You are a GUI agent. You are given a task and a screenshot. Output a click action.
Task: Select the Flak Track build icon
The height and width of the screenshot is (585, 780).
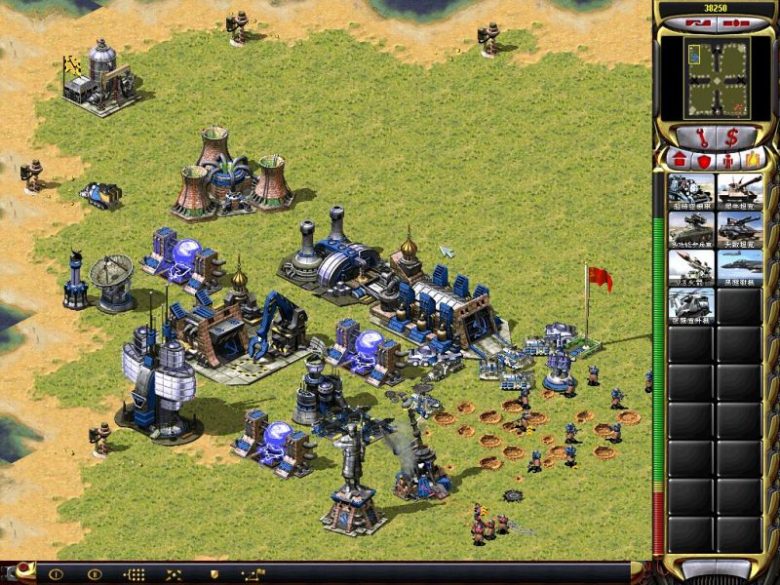click(691, 229)
